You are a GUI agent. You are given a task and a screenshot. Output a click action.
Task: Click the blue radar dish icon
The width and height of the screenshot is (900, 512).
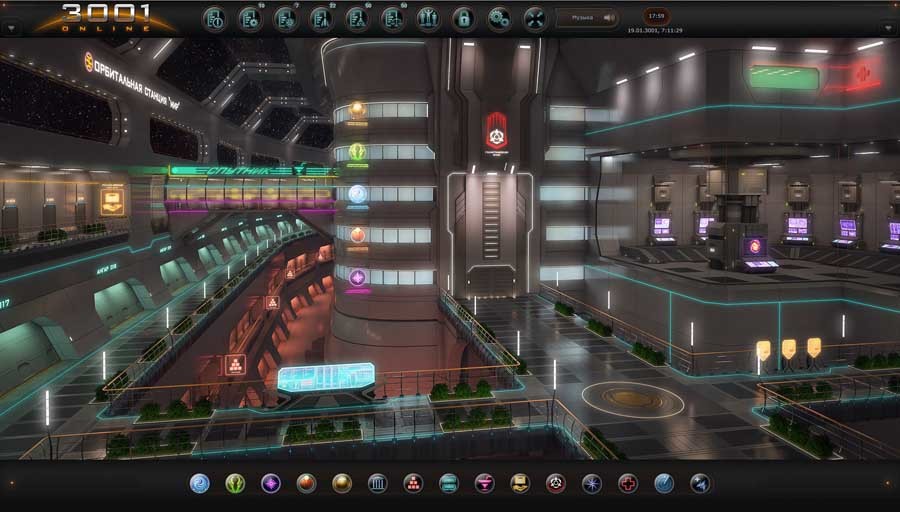coord(663,484)
